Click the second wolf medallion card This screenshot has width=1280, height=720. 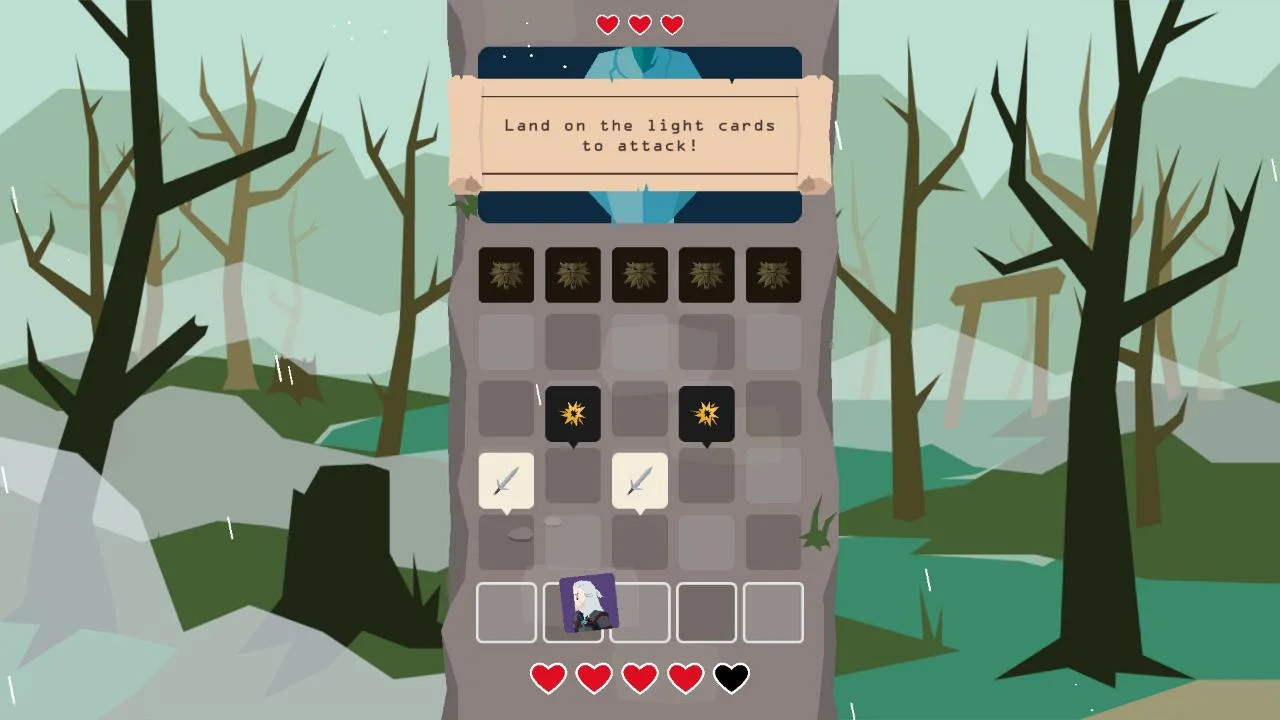573,275
